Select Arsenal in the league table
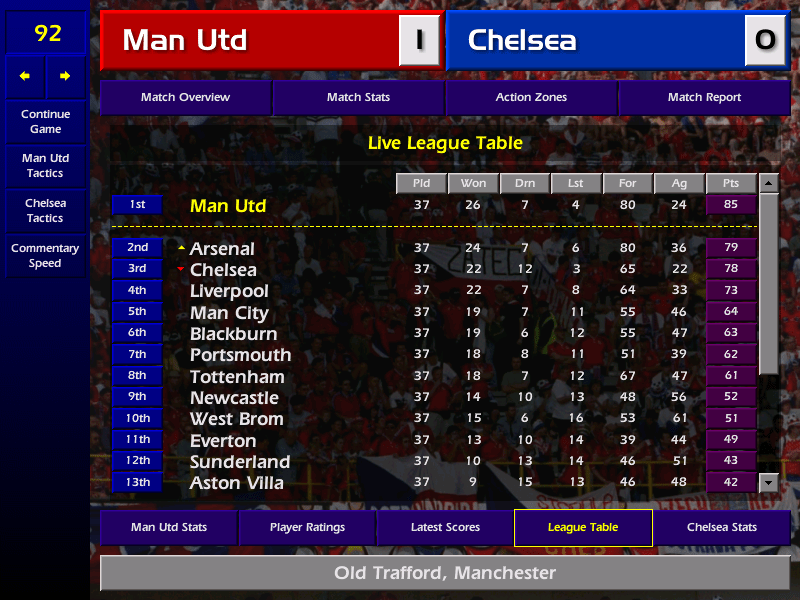 coord(222,249)
